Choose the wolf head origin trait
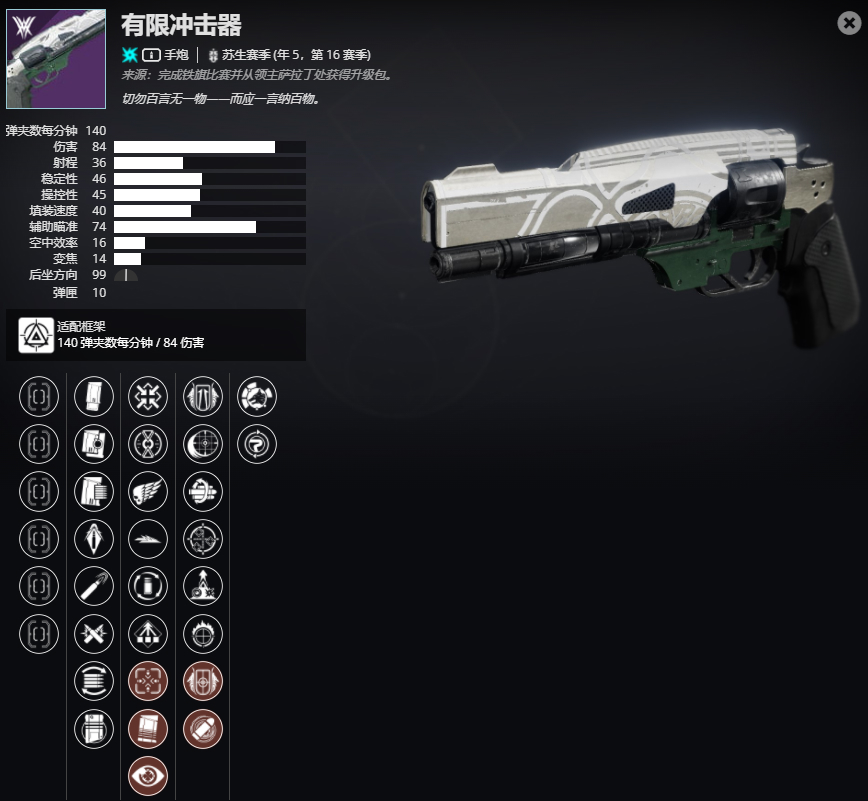Image resolution: width=868 pixels, height=801 pixels. (x=257, y=397)
